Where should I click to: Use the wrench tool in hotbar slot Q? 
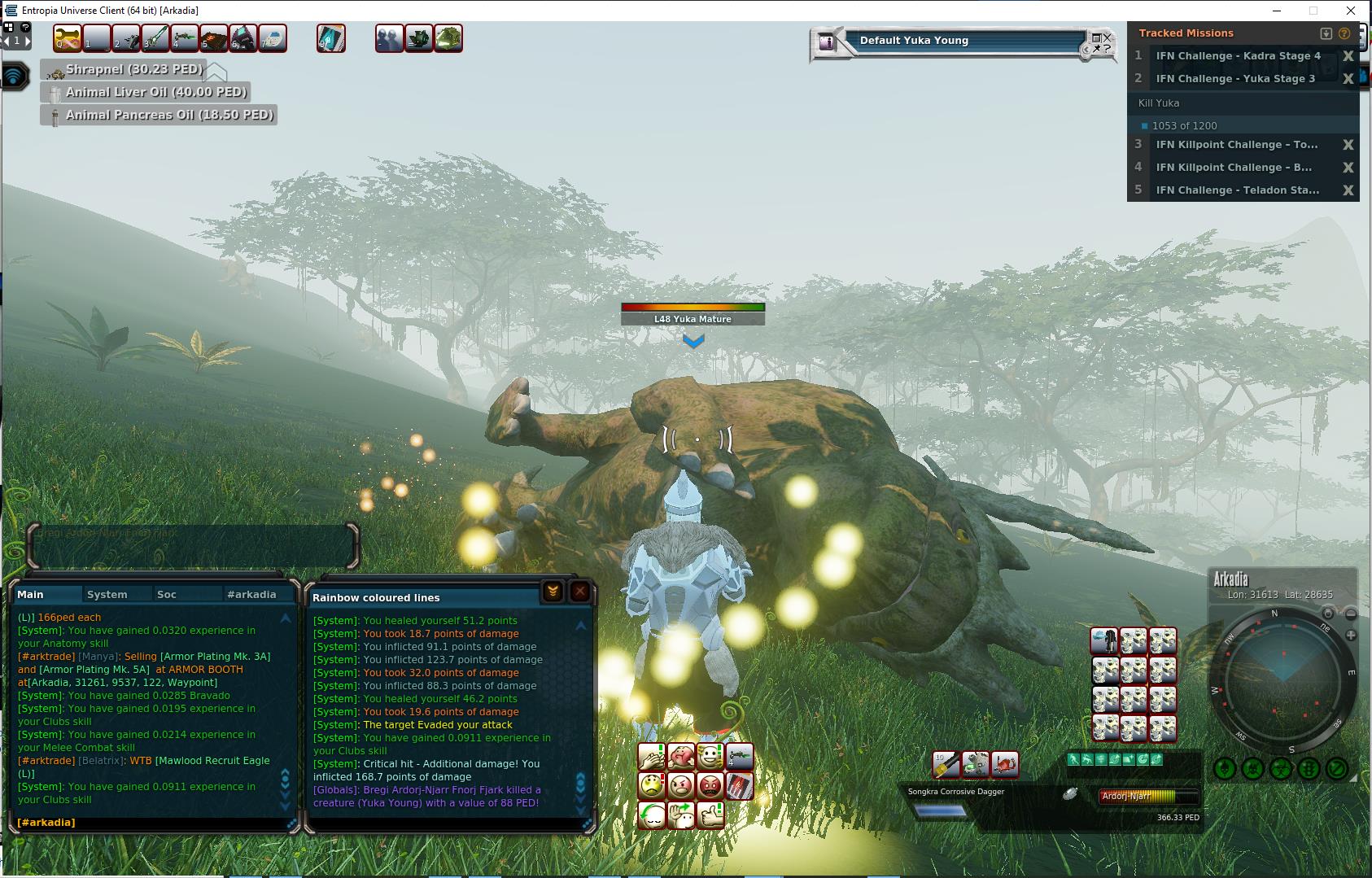[x=68, y=38]
